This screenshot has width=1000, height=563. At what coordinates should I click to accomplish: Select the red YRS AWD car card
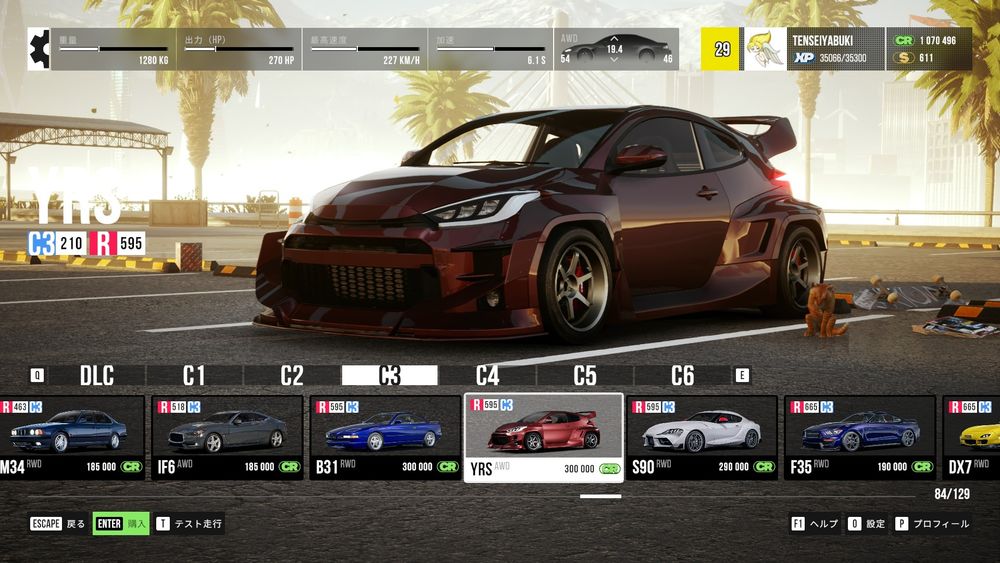pos(543,438)
